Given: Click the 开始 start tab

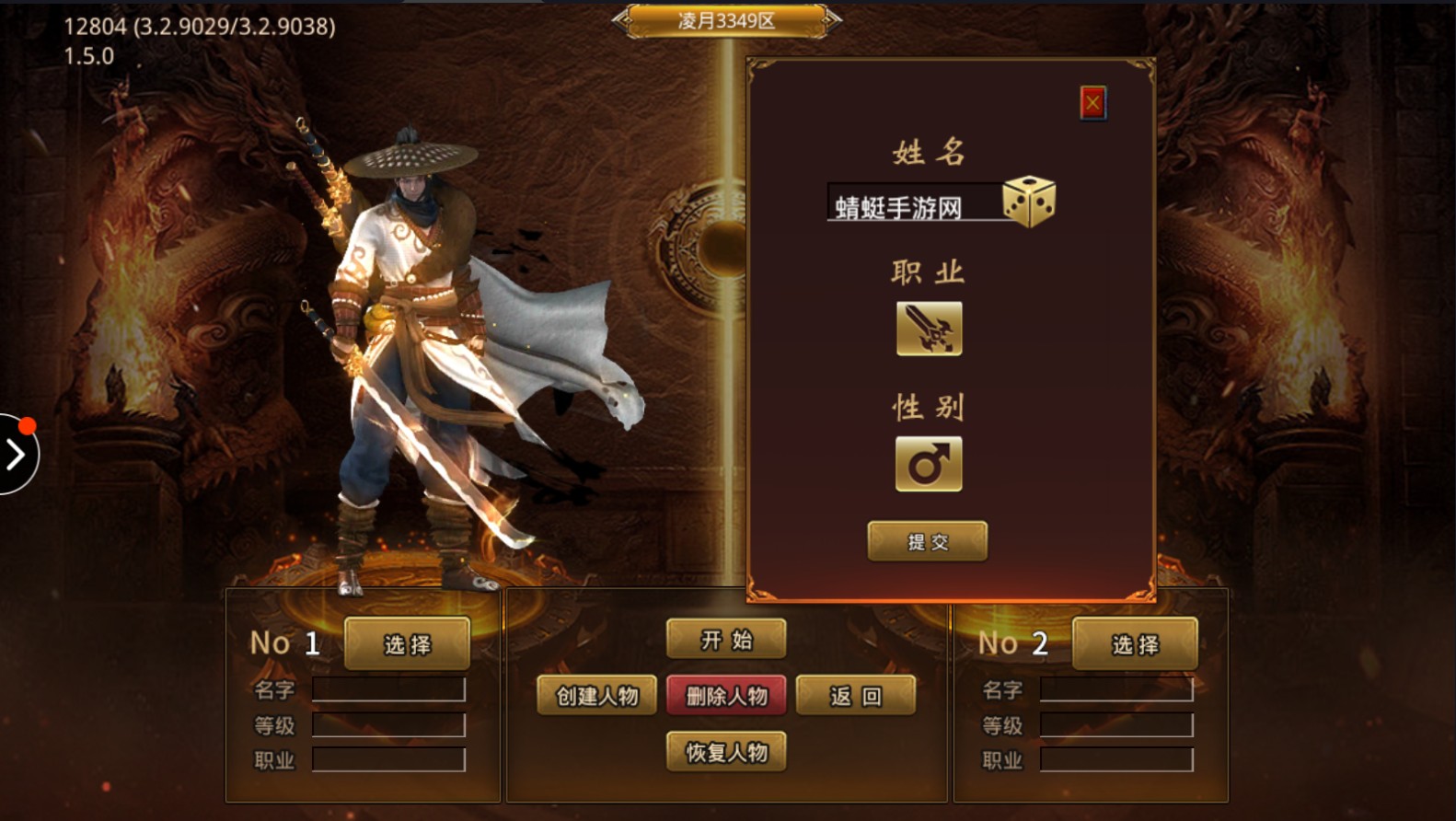Looking at the screenshot, I should (726, 637).
